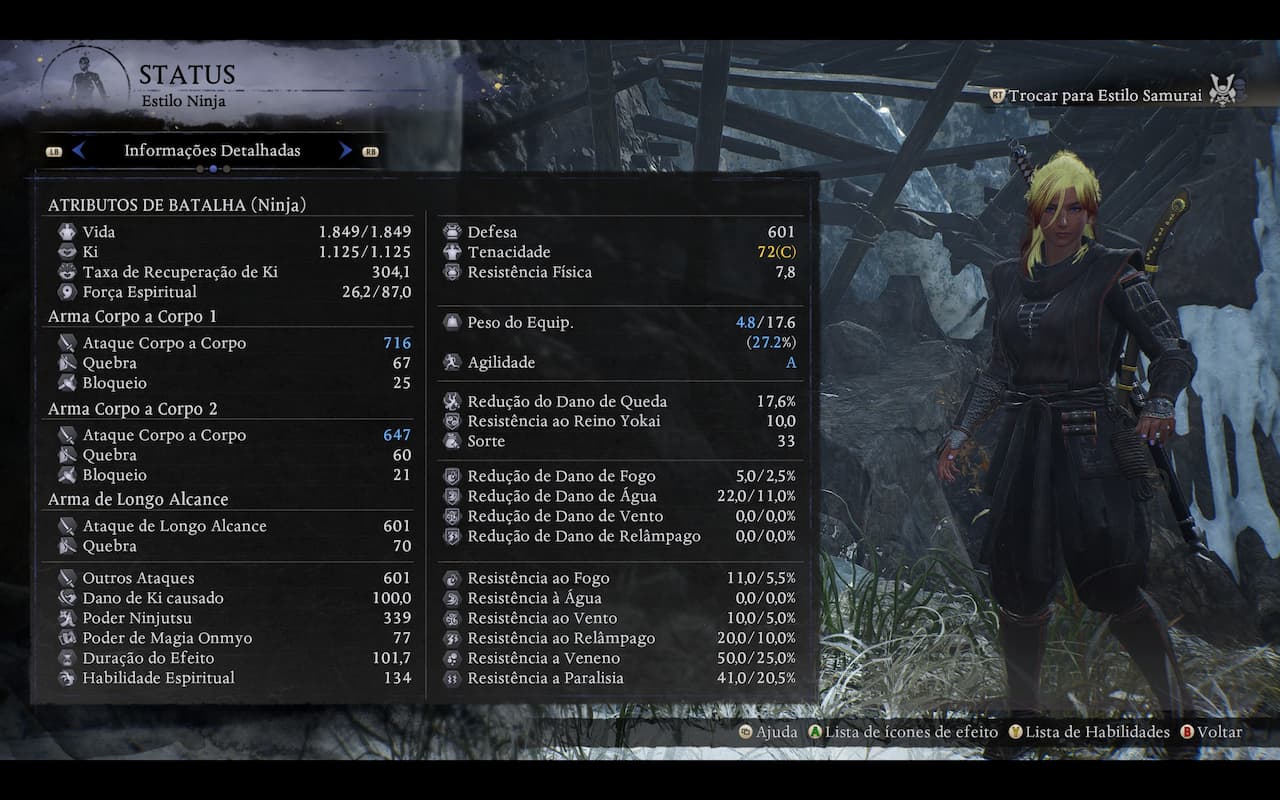This screenshot has width=1280, height=800.
Task: Click the left LB navigation arrow
Action: [x=80, y=150]
